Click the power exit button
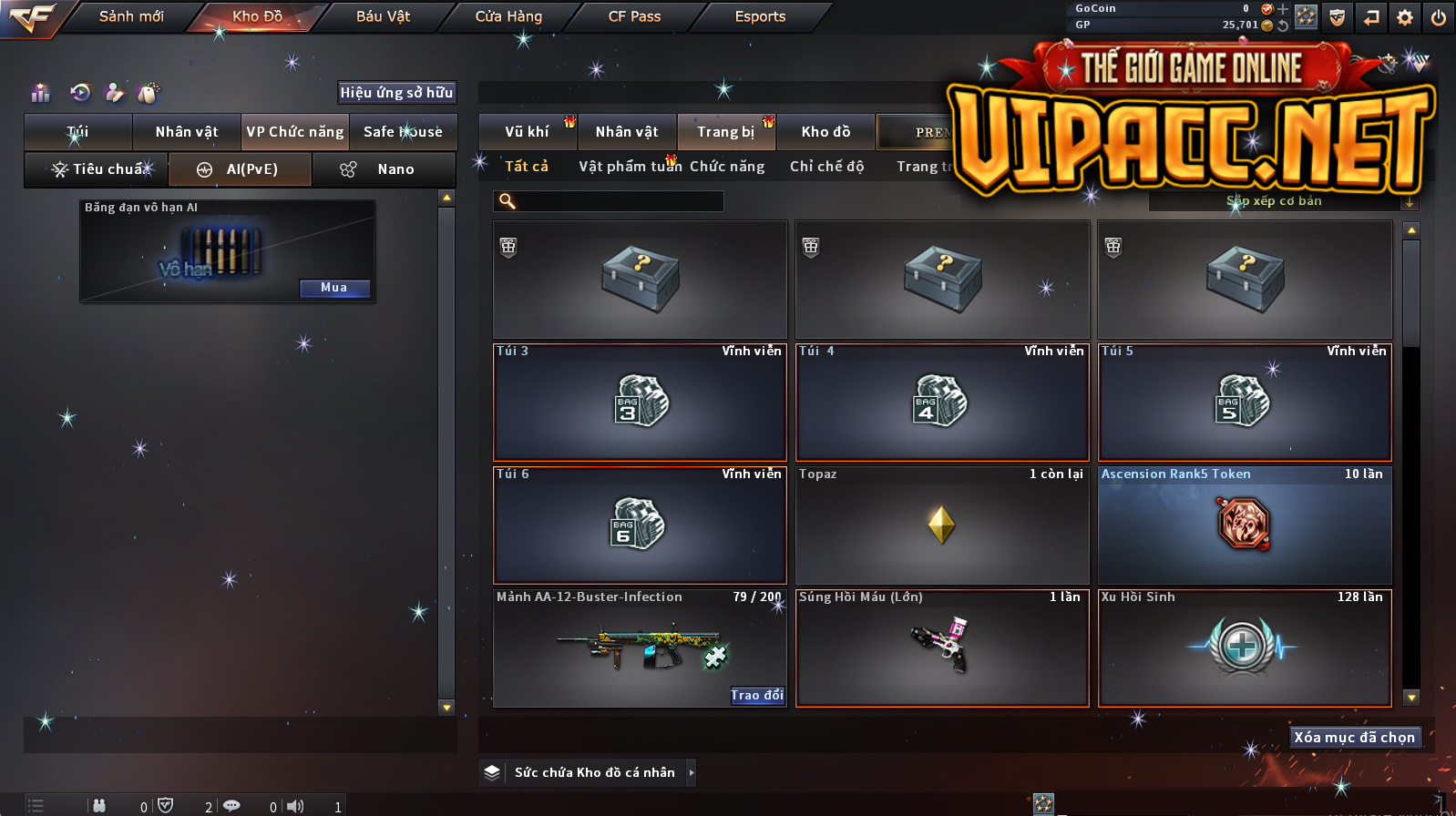The image size is (1456, 816). click(x=1439, y=17)
